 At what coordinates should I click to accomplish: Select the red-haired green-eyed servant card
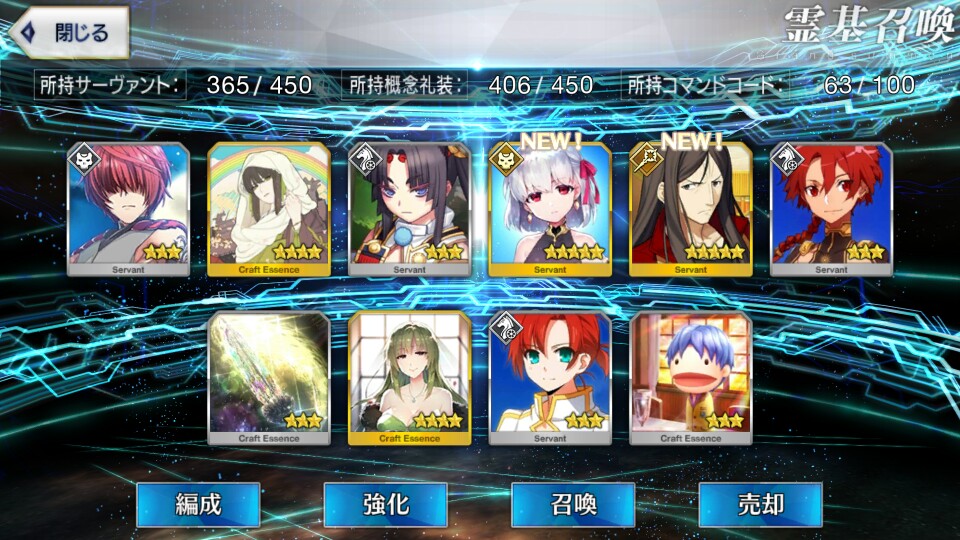point(550,377)
